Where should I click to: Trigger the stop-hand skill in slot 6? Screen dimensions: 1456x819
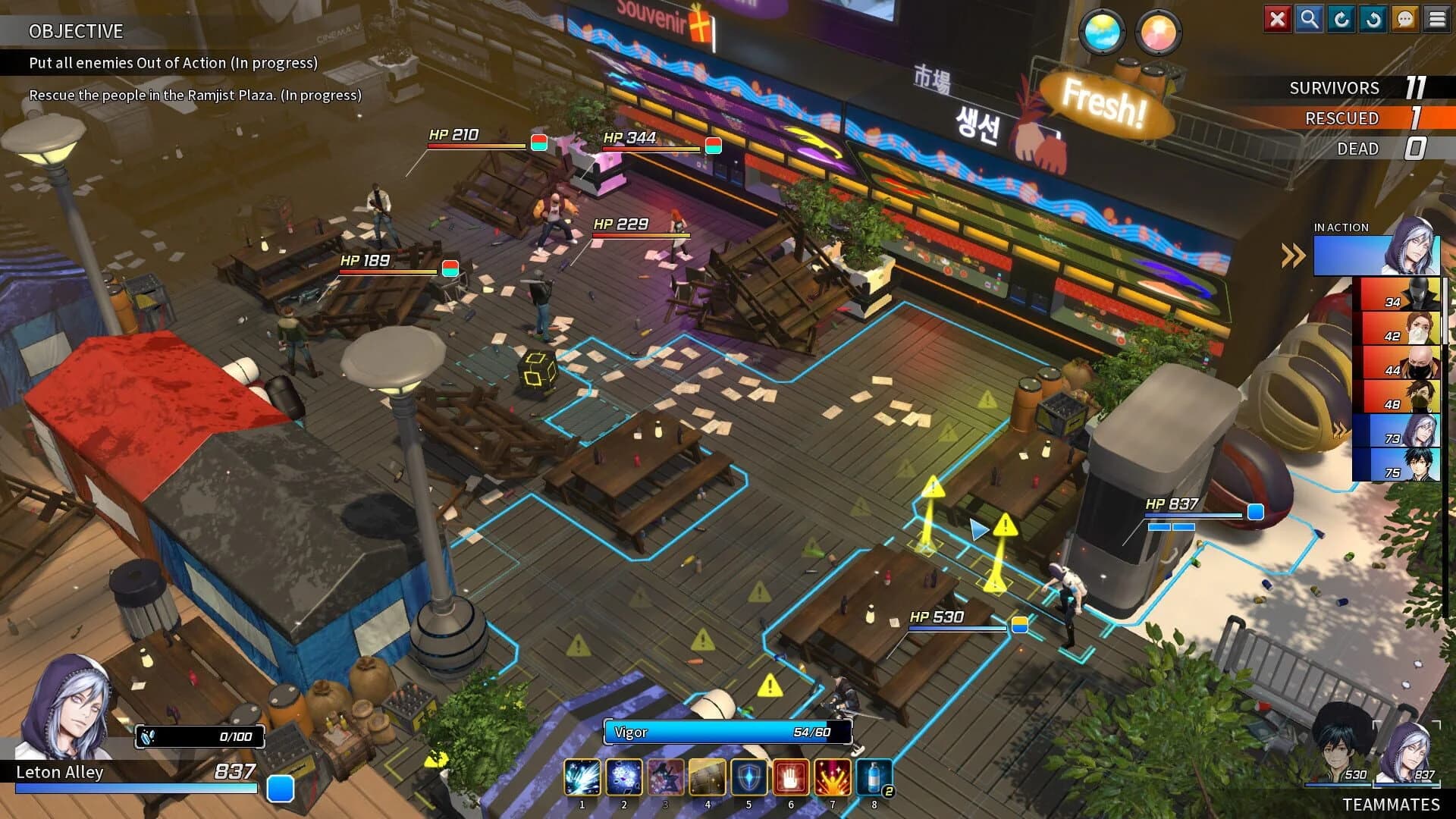[x=791, y=777]
